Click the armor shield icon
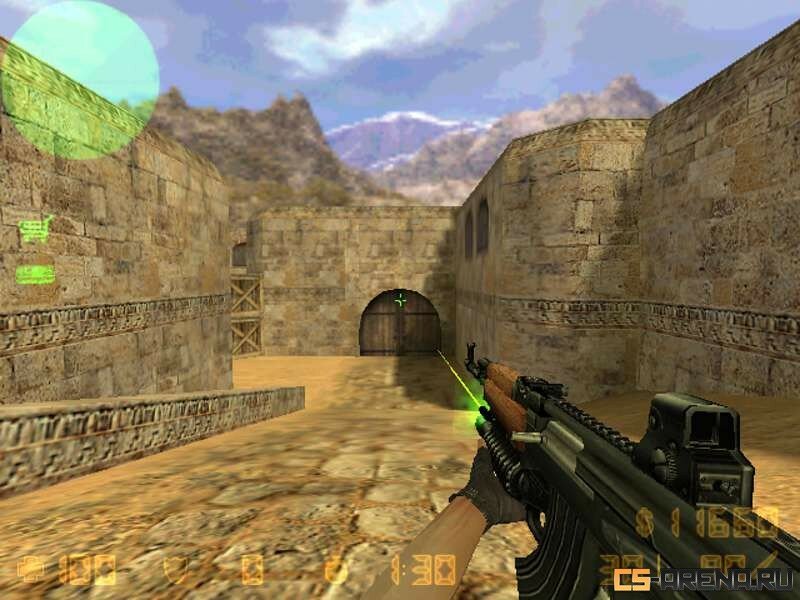 tap(176, 570)
